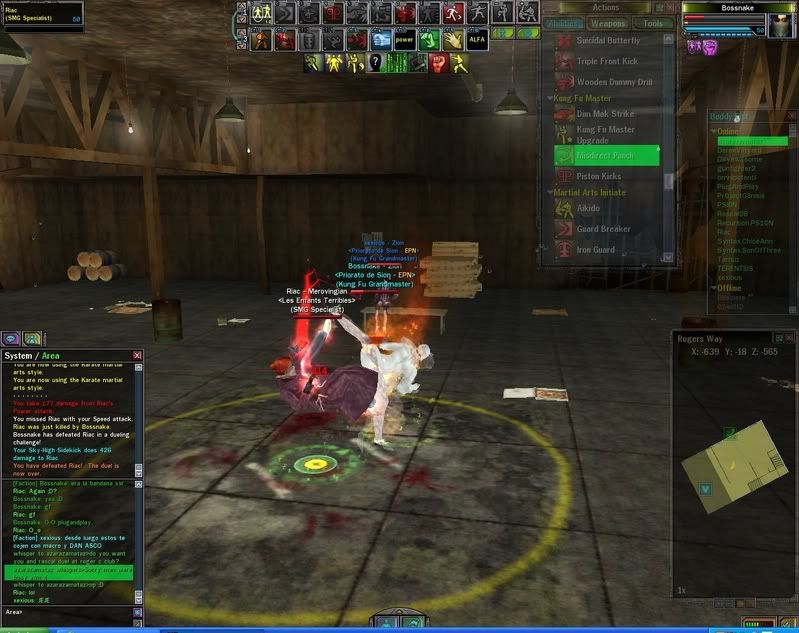Select the Misdirect Punch ability
Viewport: 799px width, 633px height.
pyautogui.click(x=607, y=156)
